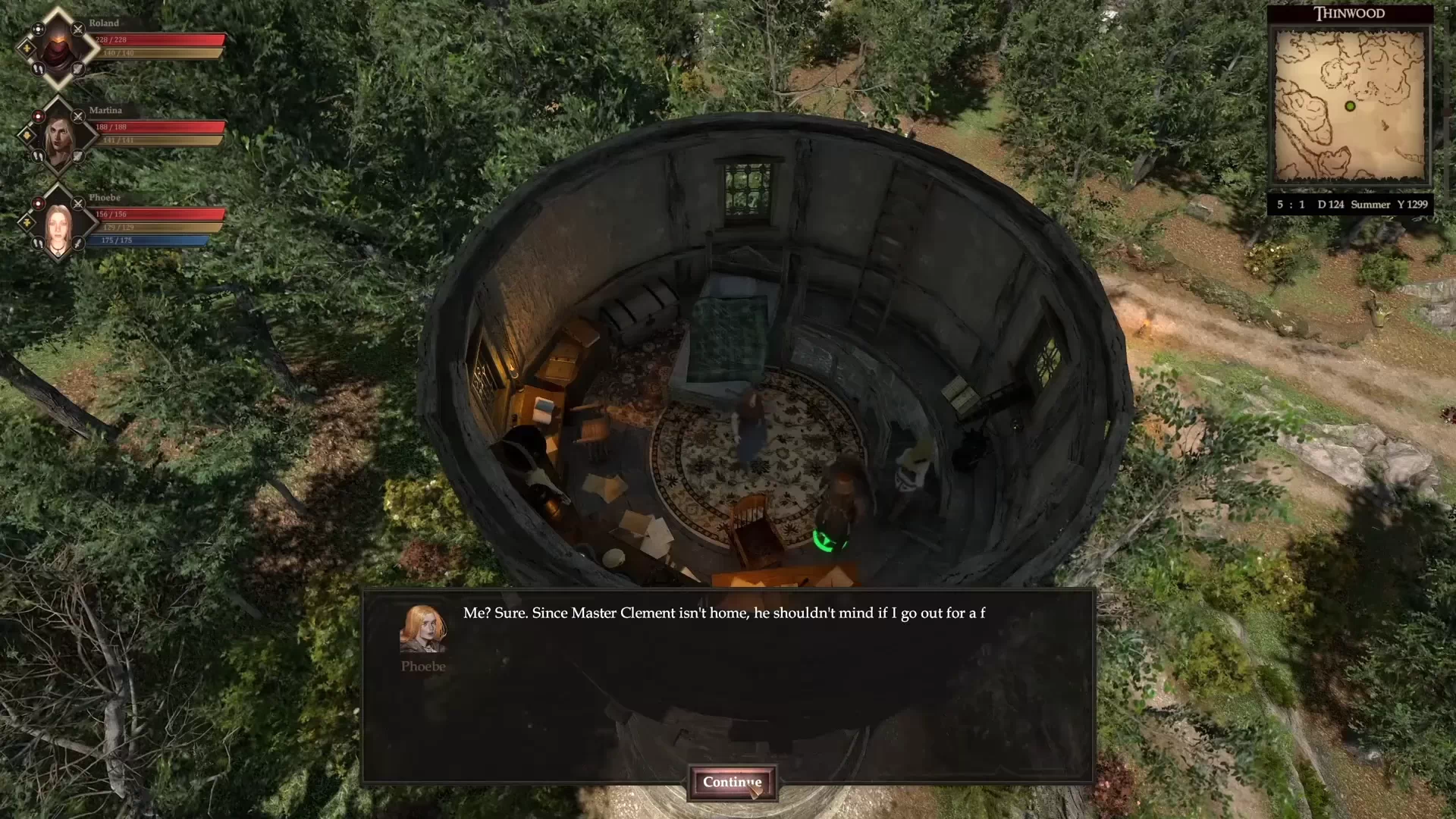
Task: Click Martina's crossed swords icon
Action: pos(78,117)
